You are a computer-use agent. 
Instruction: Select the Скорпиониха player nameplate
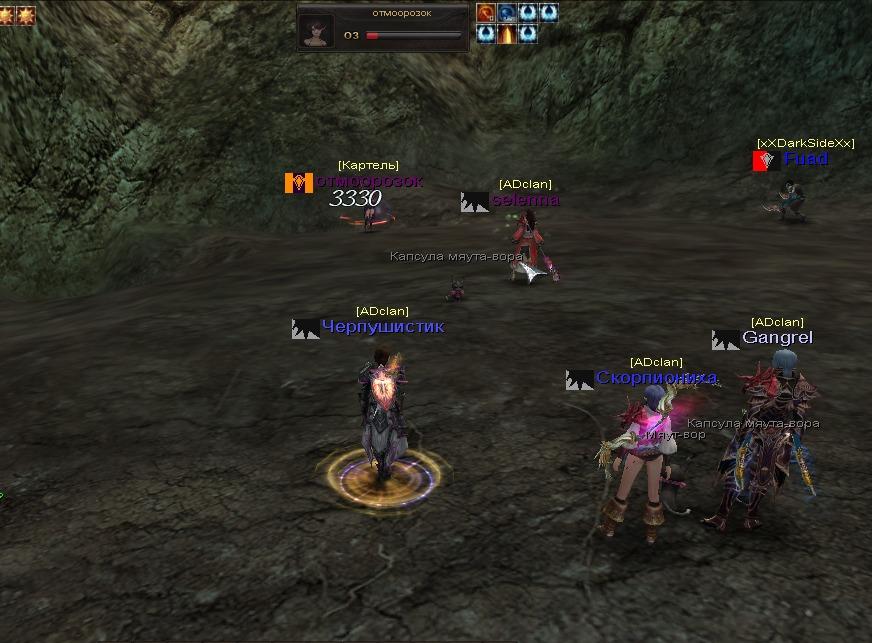tap(656, 378)
